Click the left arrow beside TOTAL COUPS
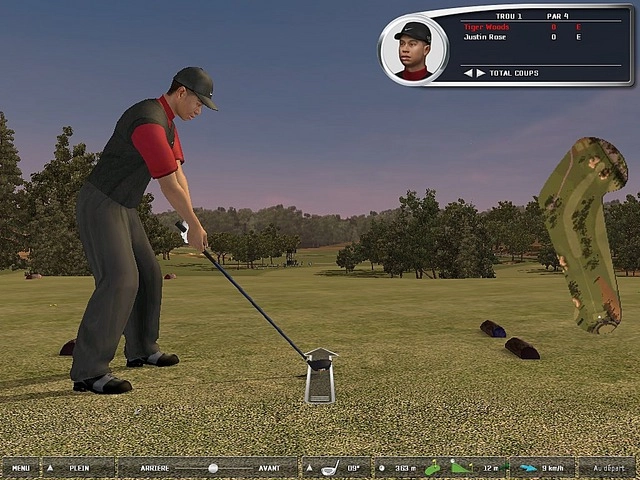Viewport: 640px width, 480px height. point(466,73)
